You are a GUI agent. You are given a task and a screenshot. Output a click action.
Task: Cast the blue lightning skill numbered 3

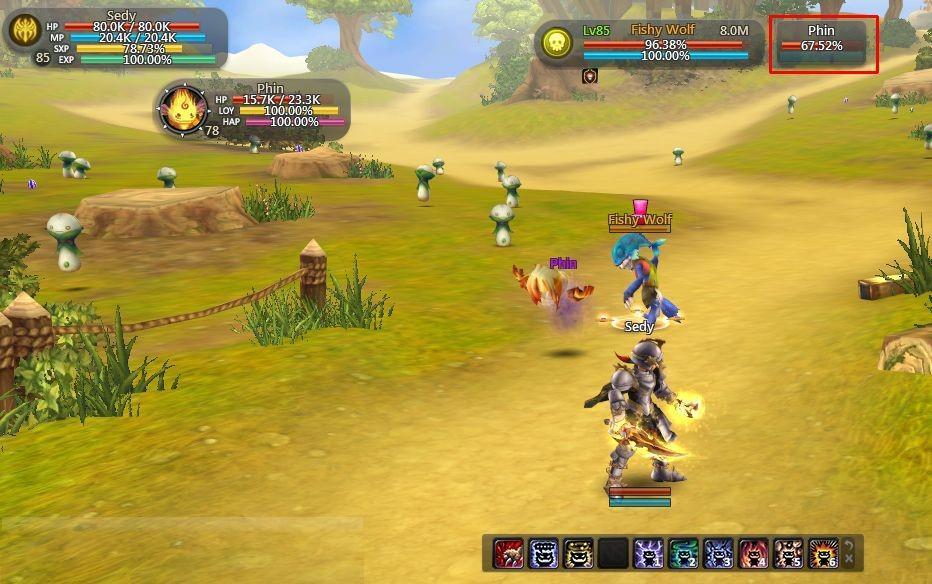[718, 553]
